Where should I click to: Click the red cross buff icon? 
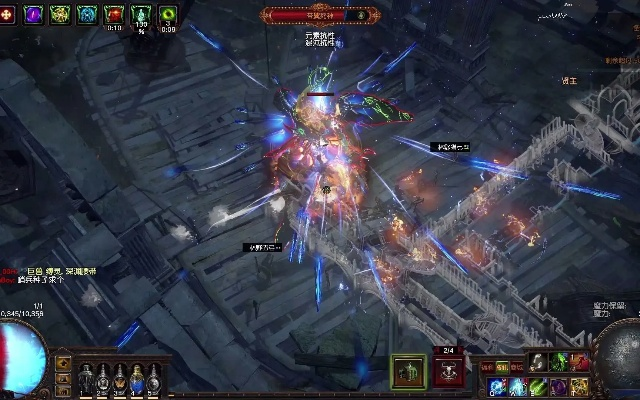coord(6,14)
